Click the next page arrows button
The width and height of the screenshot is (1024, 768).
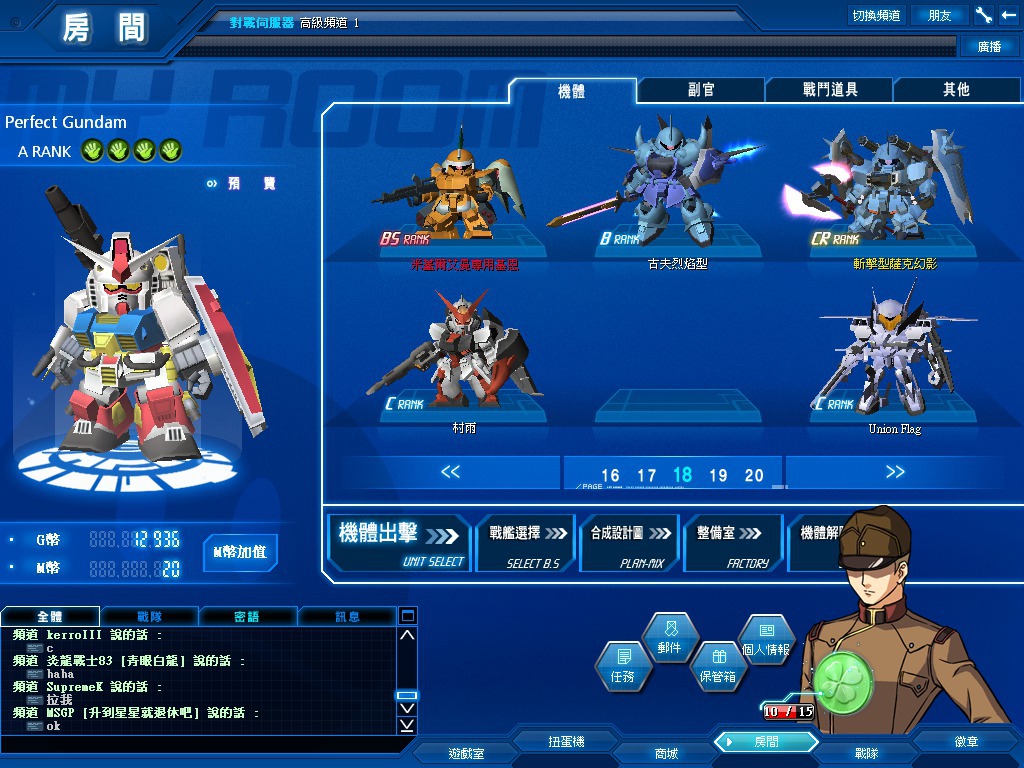(x=894, y=472)
